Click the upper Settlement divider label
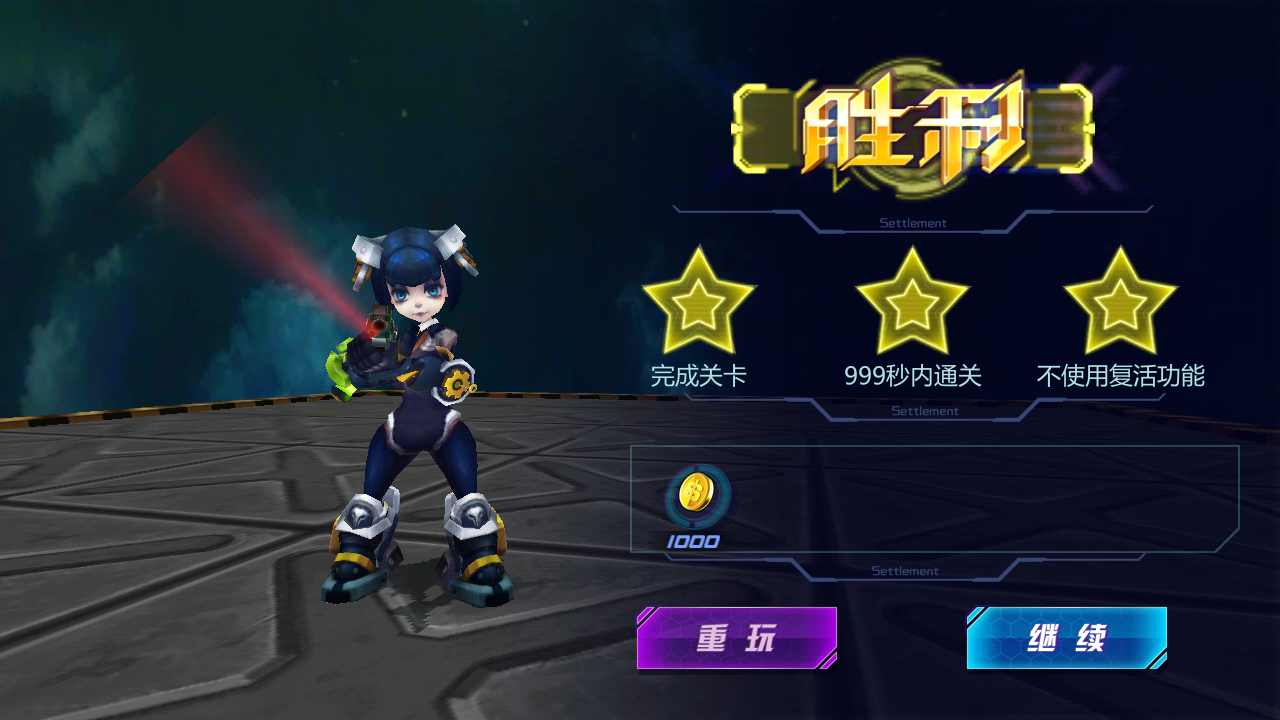Image resolution: width=1280 pixels, height=720 pixels. click(915, 222)
